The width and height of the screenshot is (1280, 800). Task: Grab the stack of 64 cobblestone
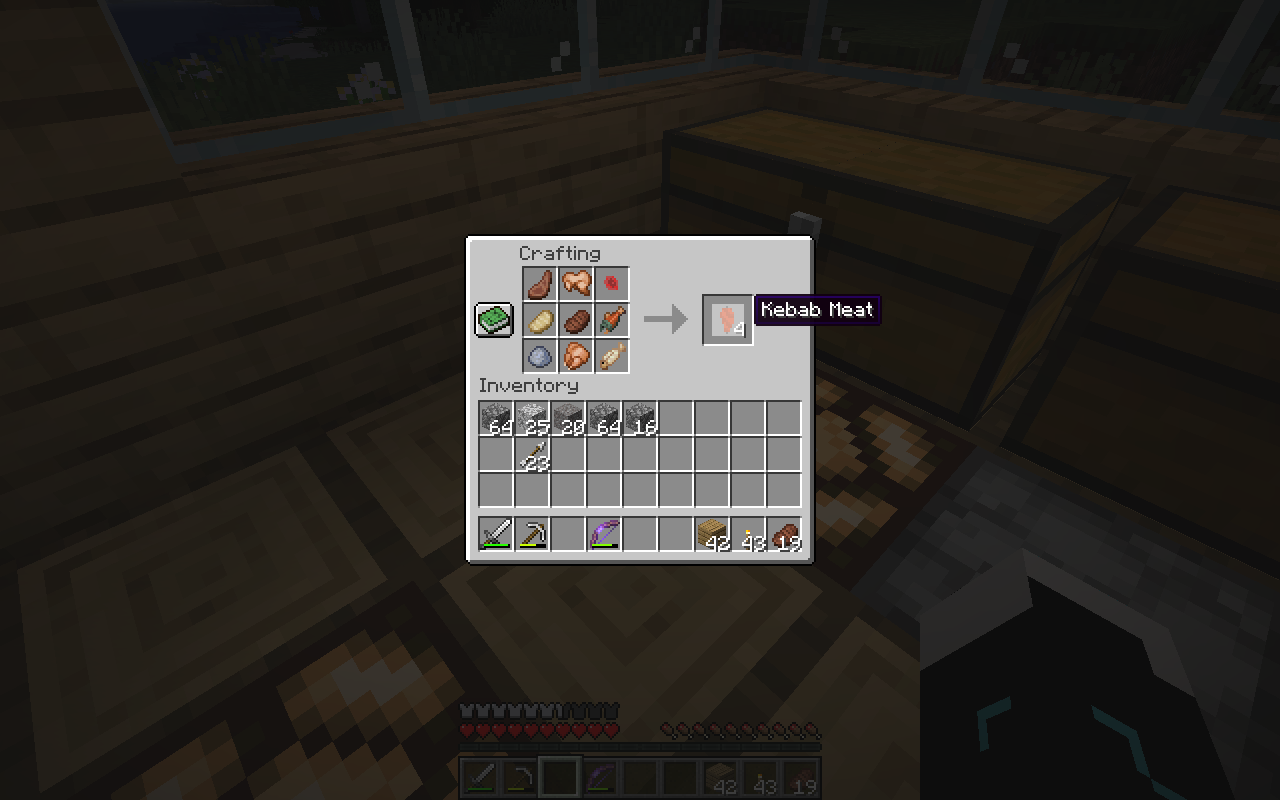tap(494, 415)
